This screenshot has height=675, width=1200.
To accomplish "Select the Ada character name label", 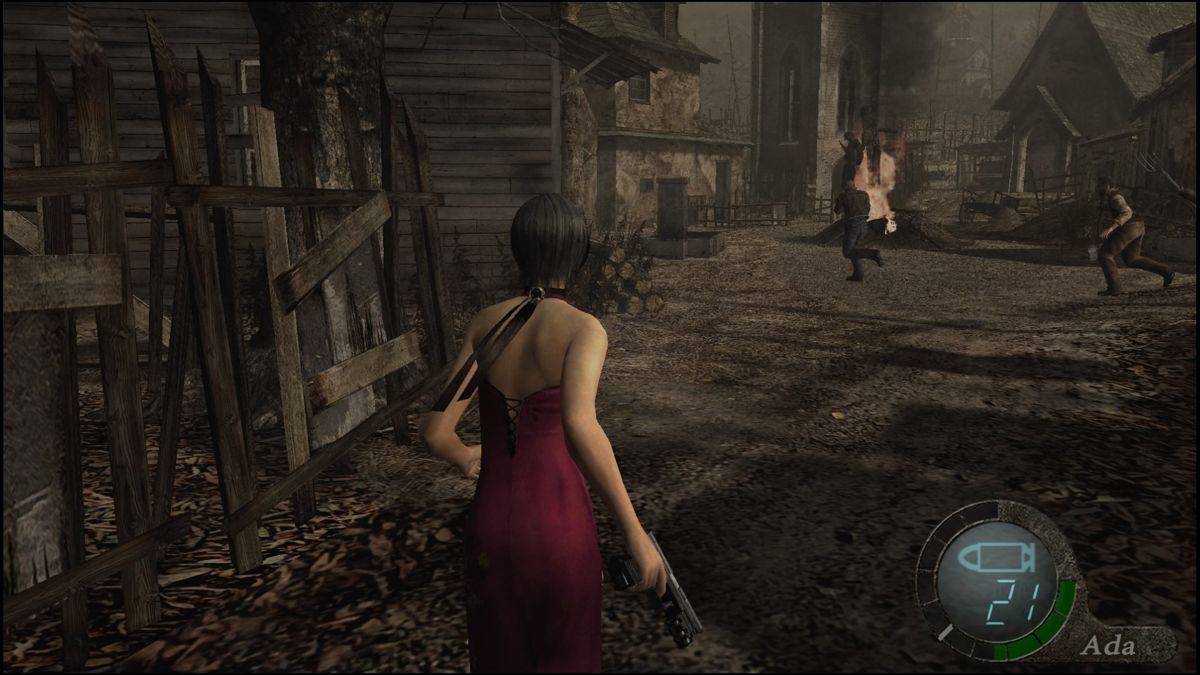I will click(x=1107, y=646).
